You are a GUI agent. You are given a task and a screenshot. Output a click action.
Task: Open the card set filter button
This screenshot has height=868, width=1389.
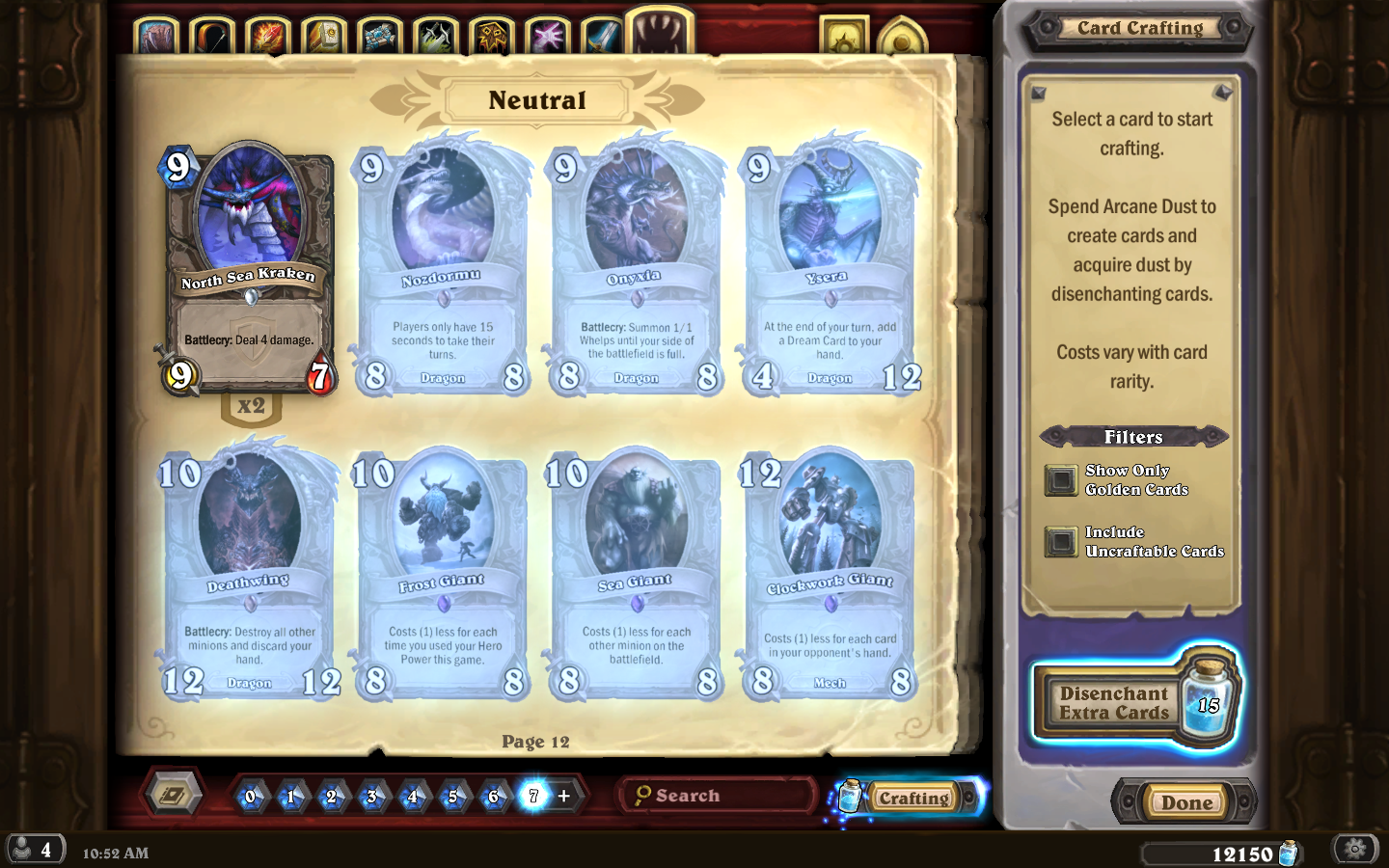[x=174, y=795]
